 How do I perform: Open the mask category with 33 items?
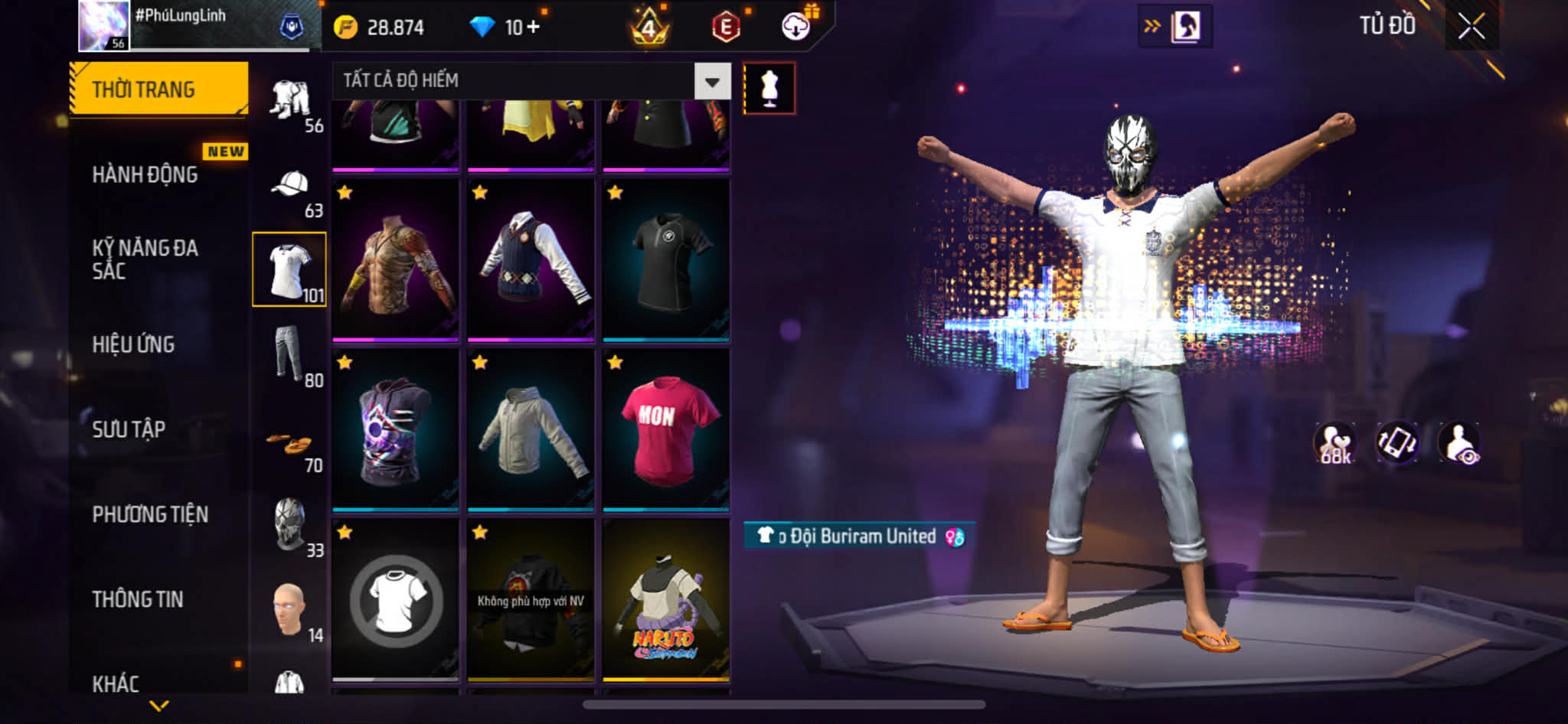pyautogui.click(x=289, y=526)
